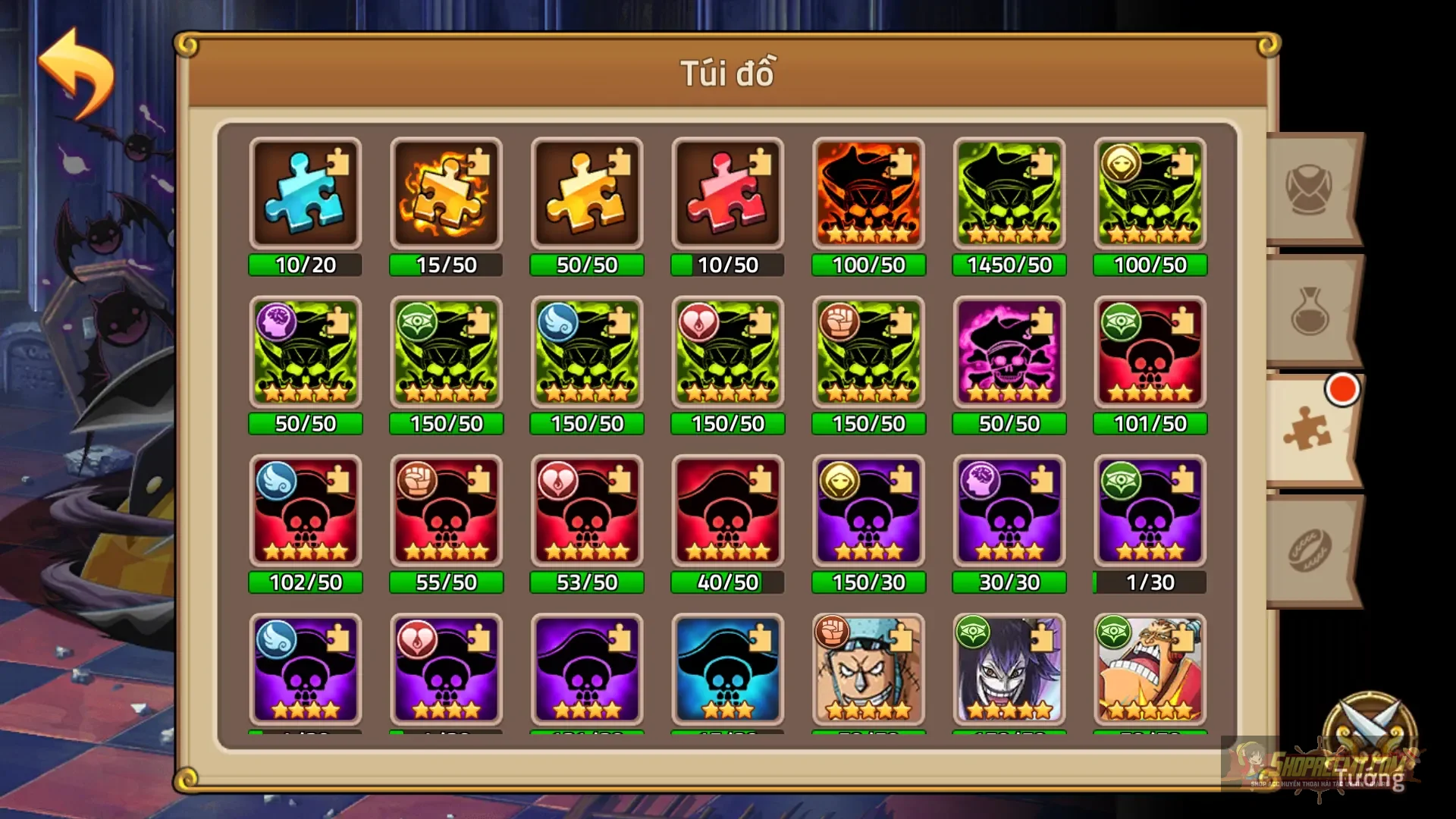Select the gold puzzle piece showing 50/50

click(586, 193)
